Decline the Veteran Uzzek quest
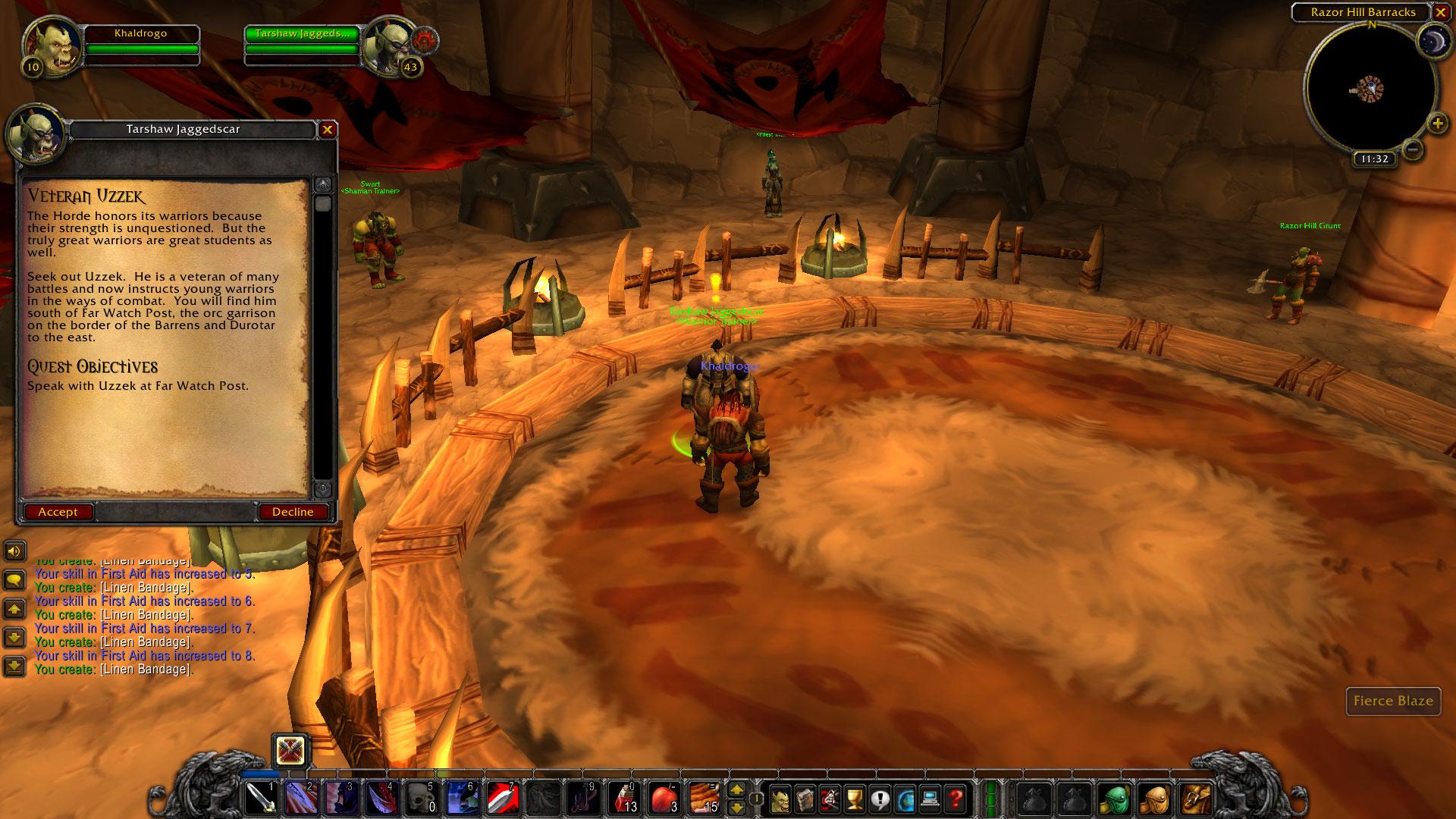1456x819 pixels. pyautogui.click(x=293, y=511)
